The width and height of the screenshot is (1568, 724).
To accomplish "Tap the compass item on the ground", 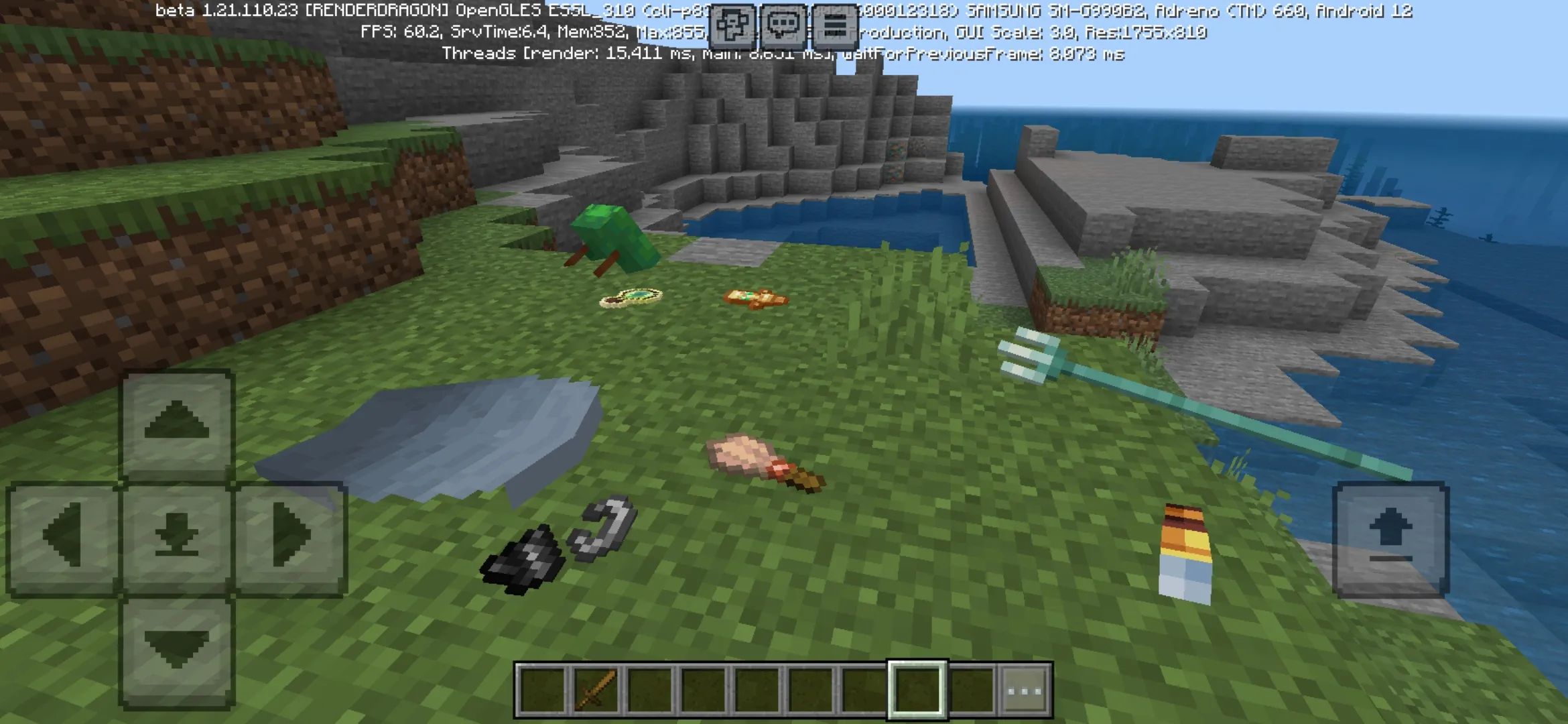I will point(630,296).
